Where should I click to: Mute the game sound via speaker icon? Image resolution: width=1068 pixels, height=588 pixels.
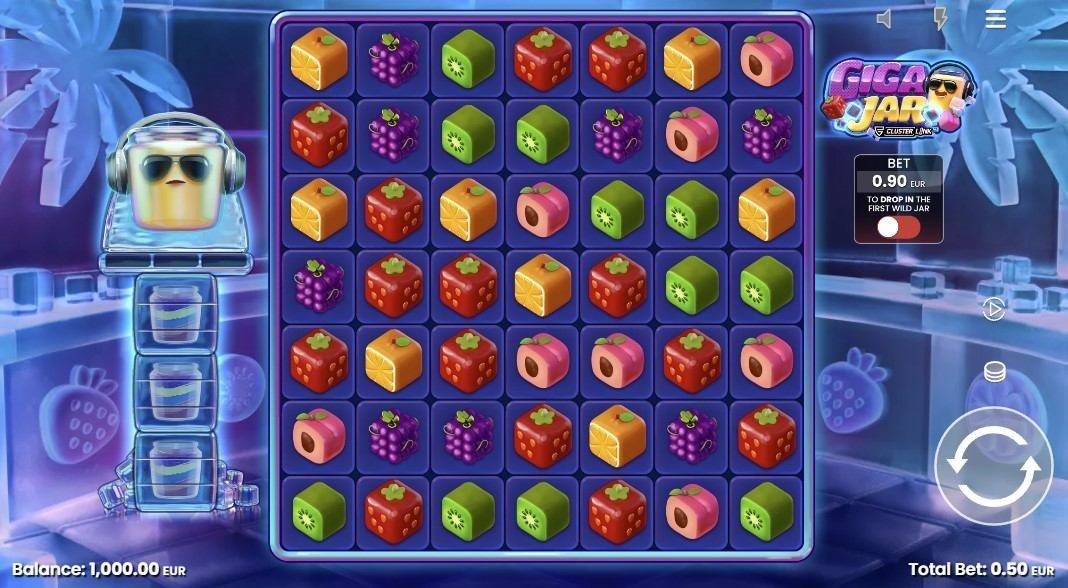(884, 19)
